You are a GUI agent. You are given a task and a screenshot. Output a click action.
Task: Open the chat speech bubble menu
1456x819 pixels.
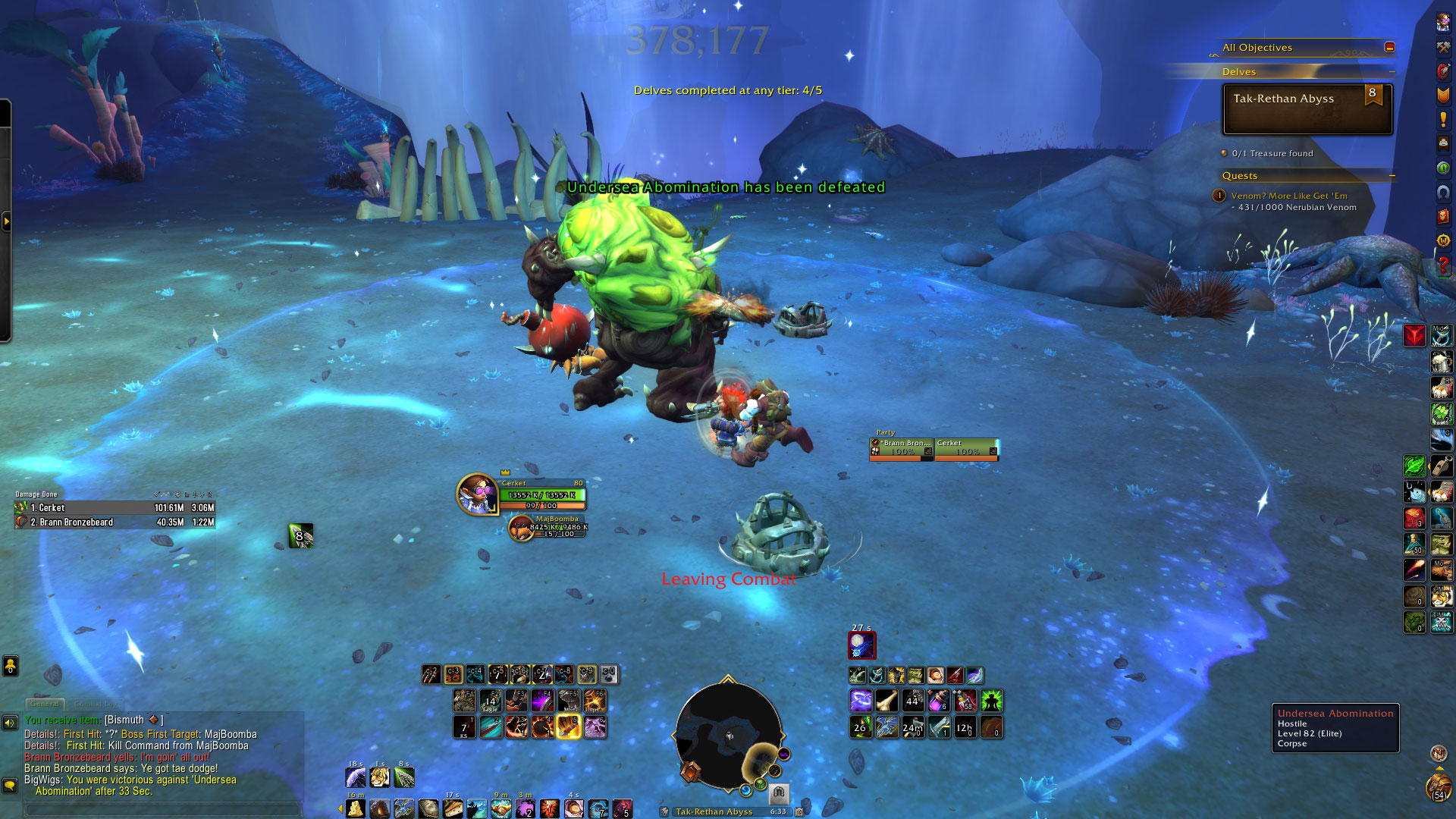click(x=10, y=785)
